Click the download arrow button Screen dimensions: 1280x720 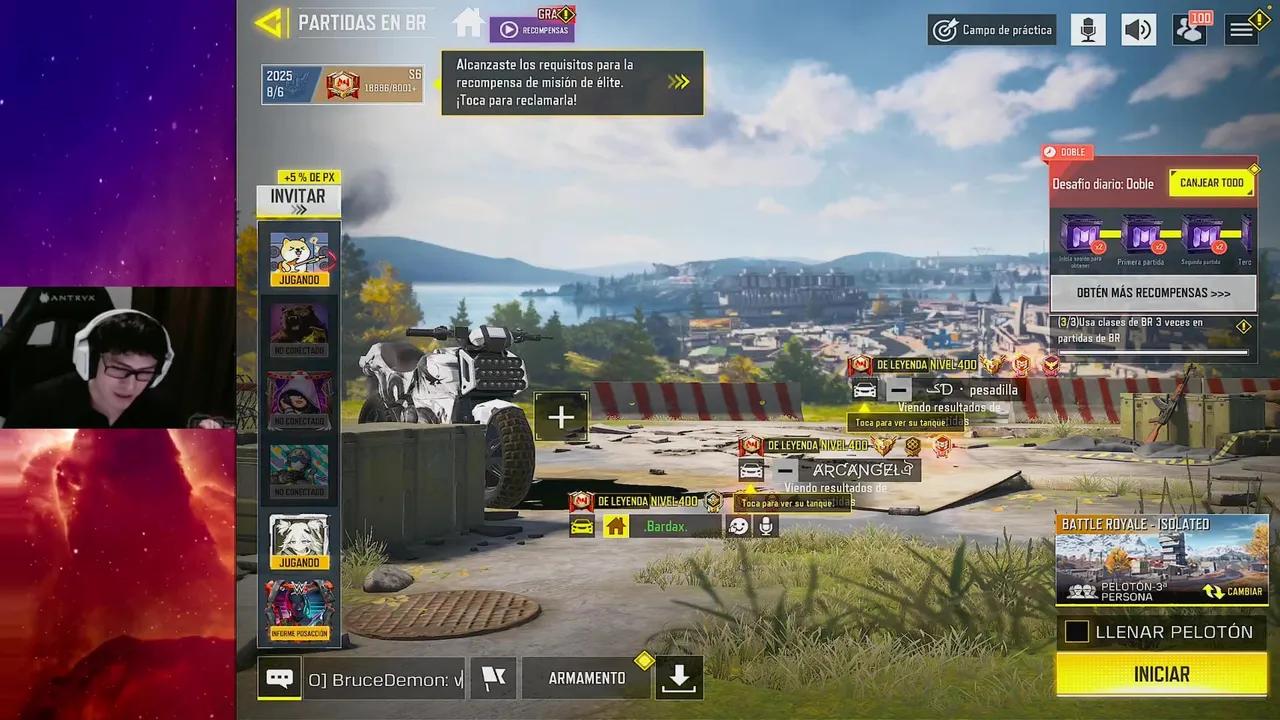[x=679, y=678]
